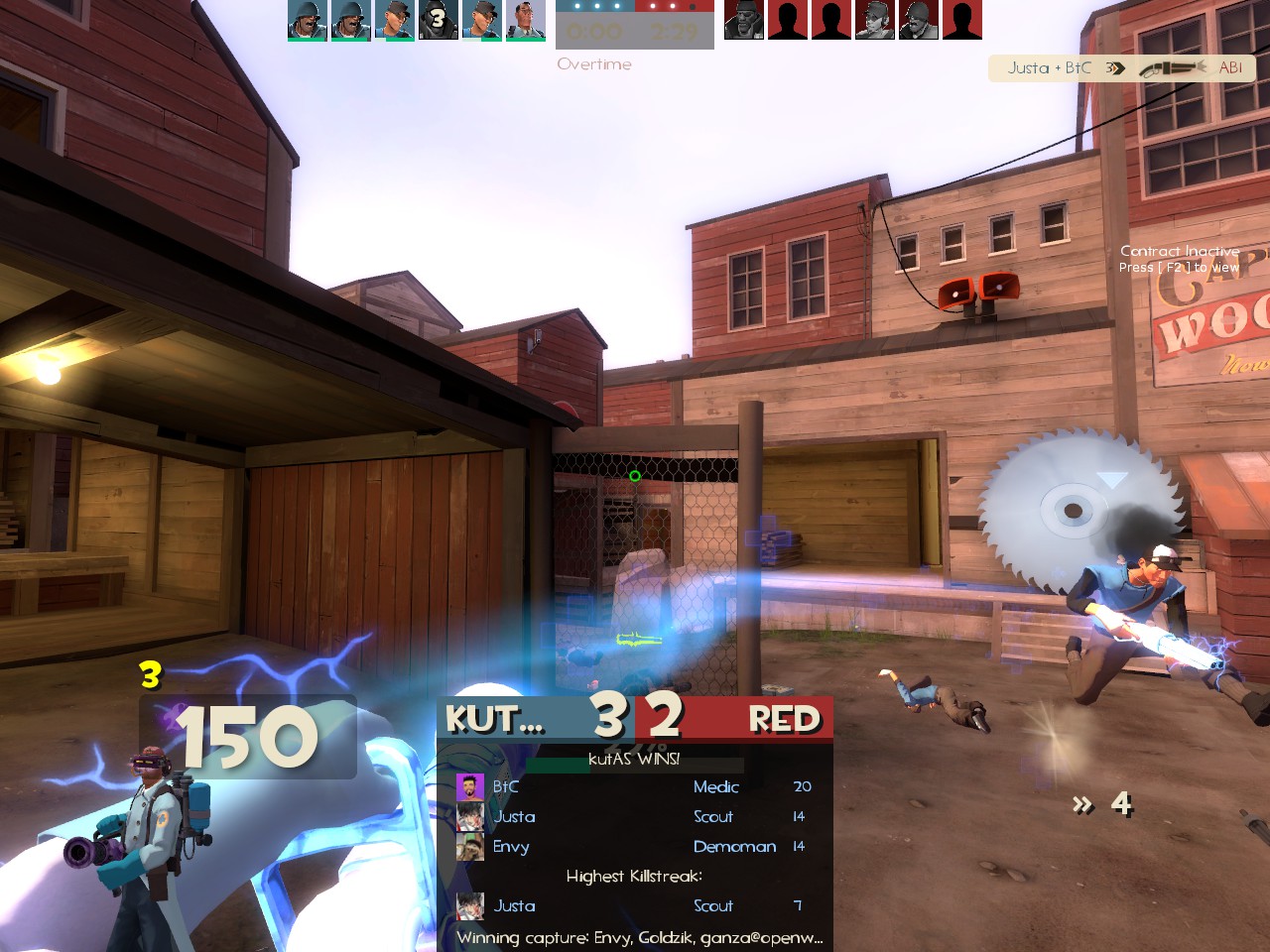Select Envy's Demoman row in the win panel
The height and width of the screenshot is (952, 1270).
click(635, 847)
